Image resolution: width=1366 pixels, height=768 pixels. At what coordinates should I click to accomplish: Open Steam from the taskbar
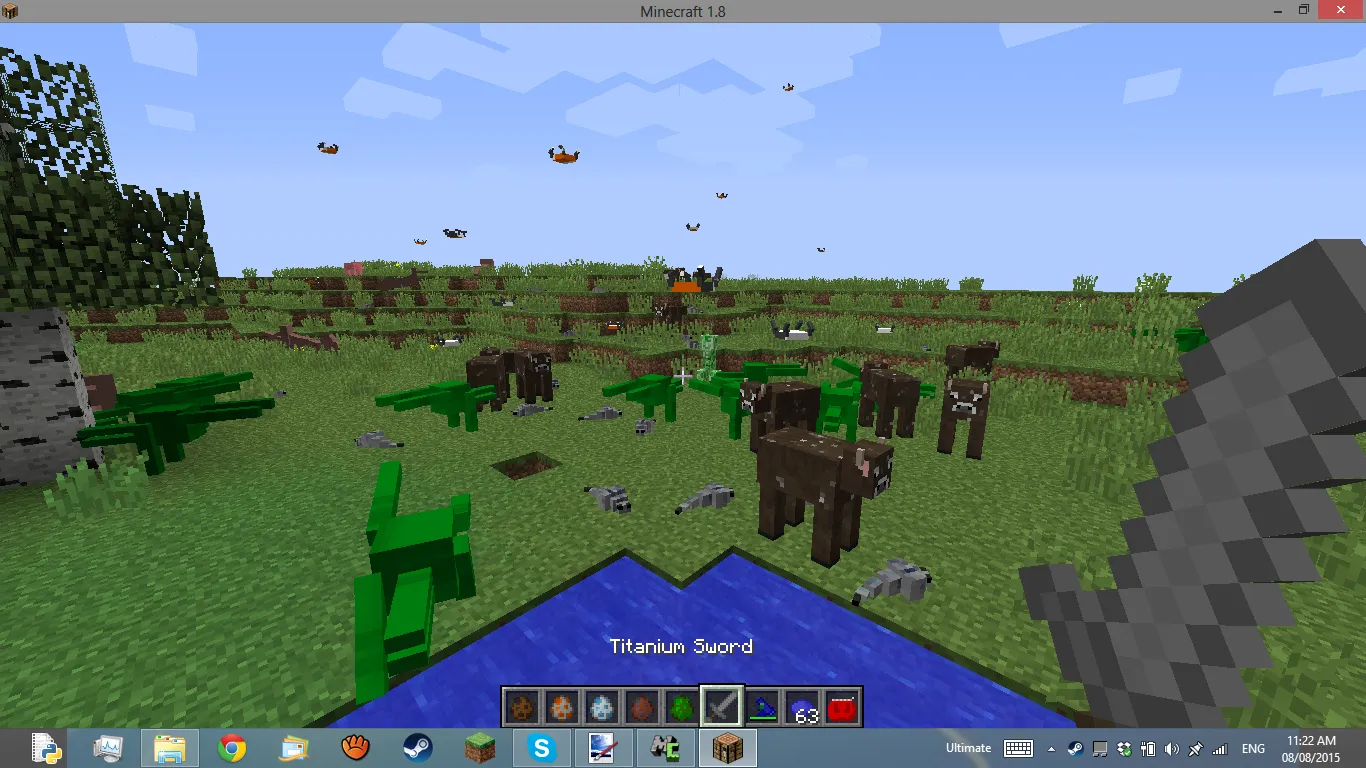coord(418,747)
